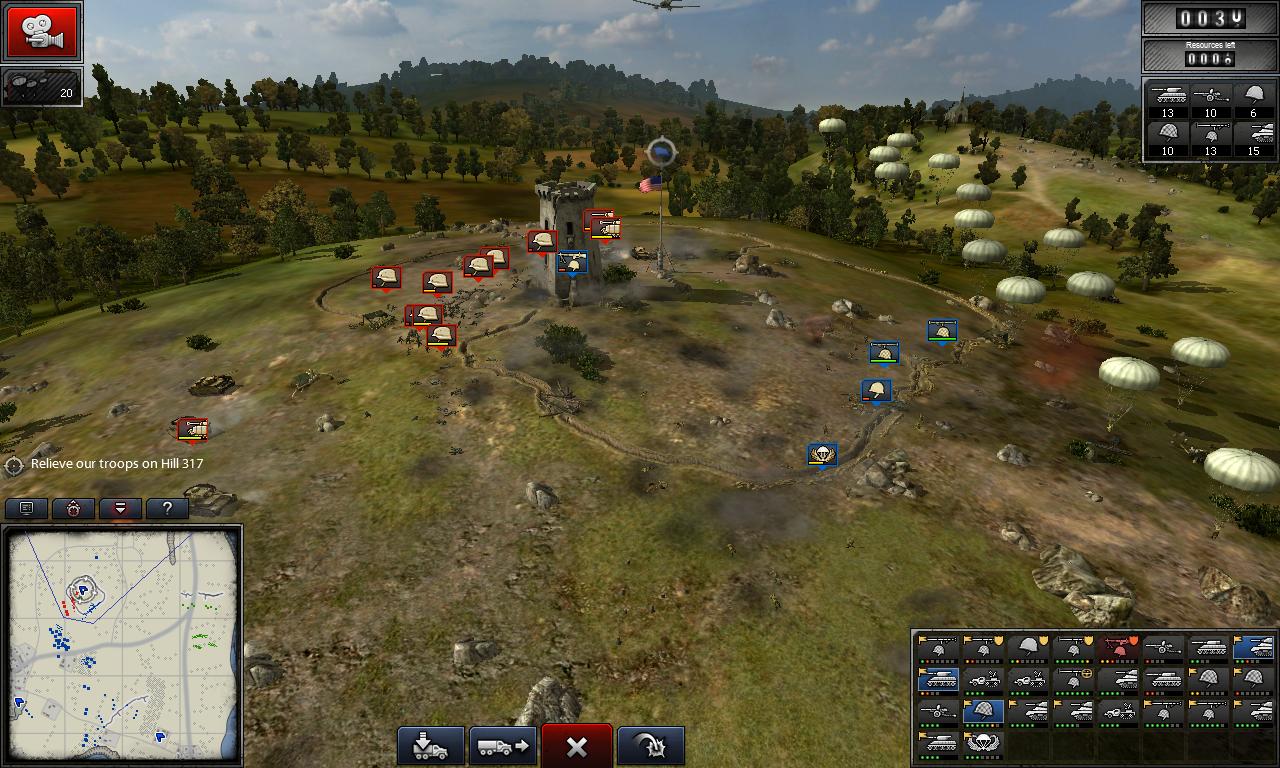Click the load troops into truck icon
The image size is (1280, 768).
click(x=430, y=744)
